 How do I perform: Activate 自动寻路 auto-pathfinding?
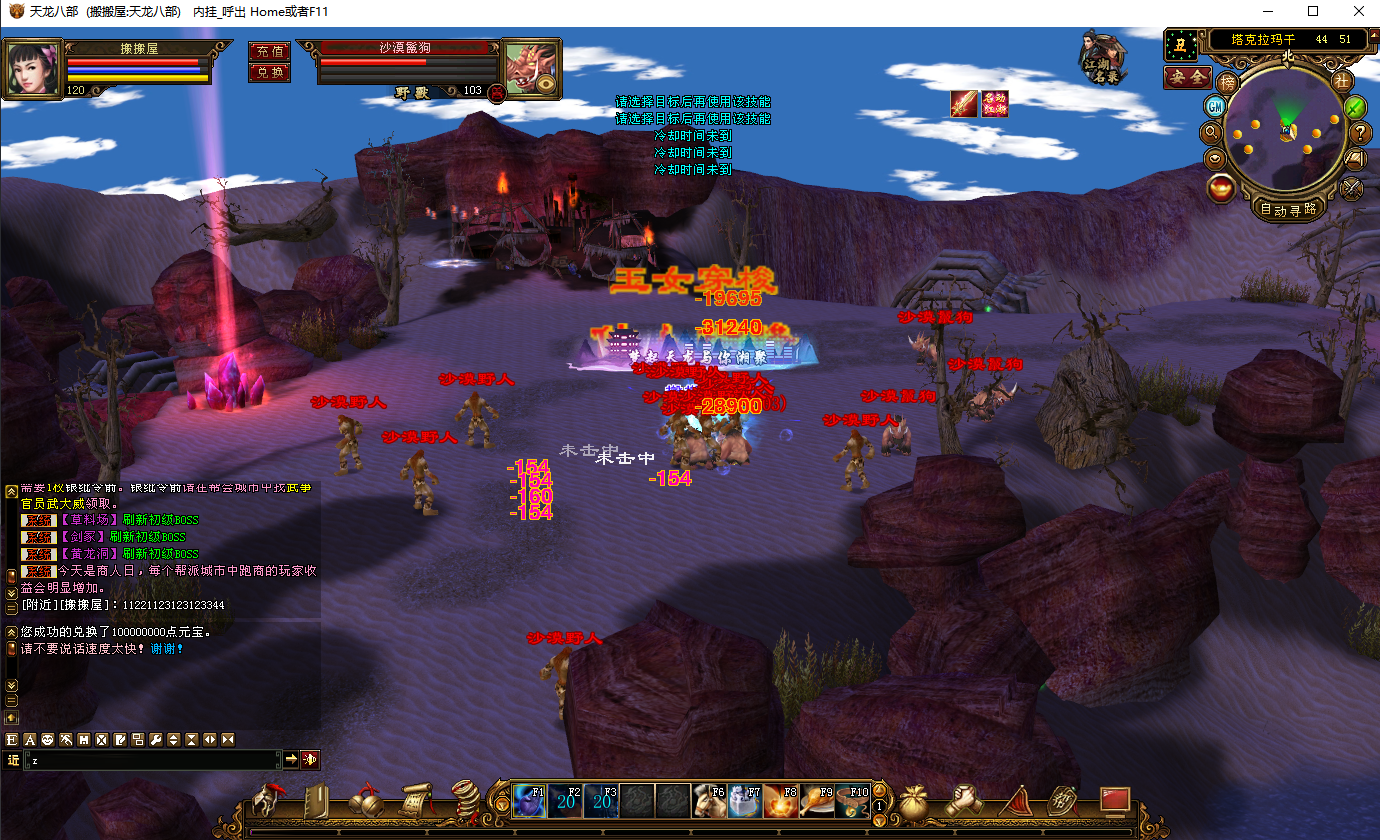coord(1288,210)
